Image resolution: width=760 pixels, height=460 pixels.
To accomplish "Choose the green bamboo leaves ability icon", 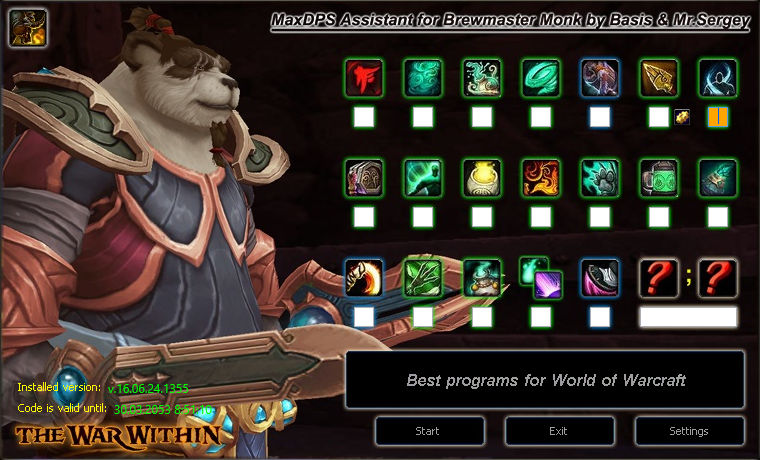I will (x=422, y=277).
